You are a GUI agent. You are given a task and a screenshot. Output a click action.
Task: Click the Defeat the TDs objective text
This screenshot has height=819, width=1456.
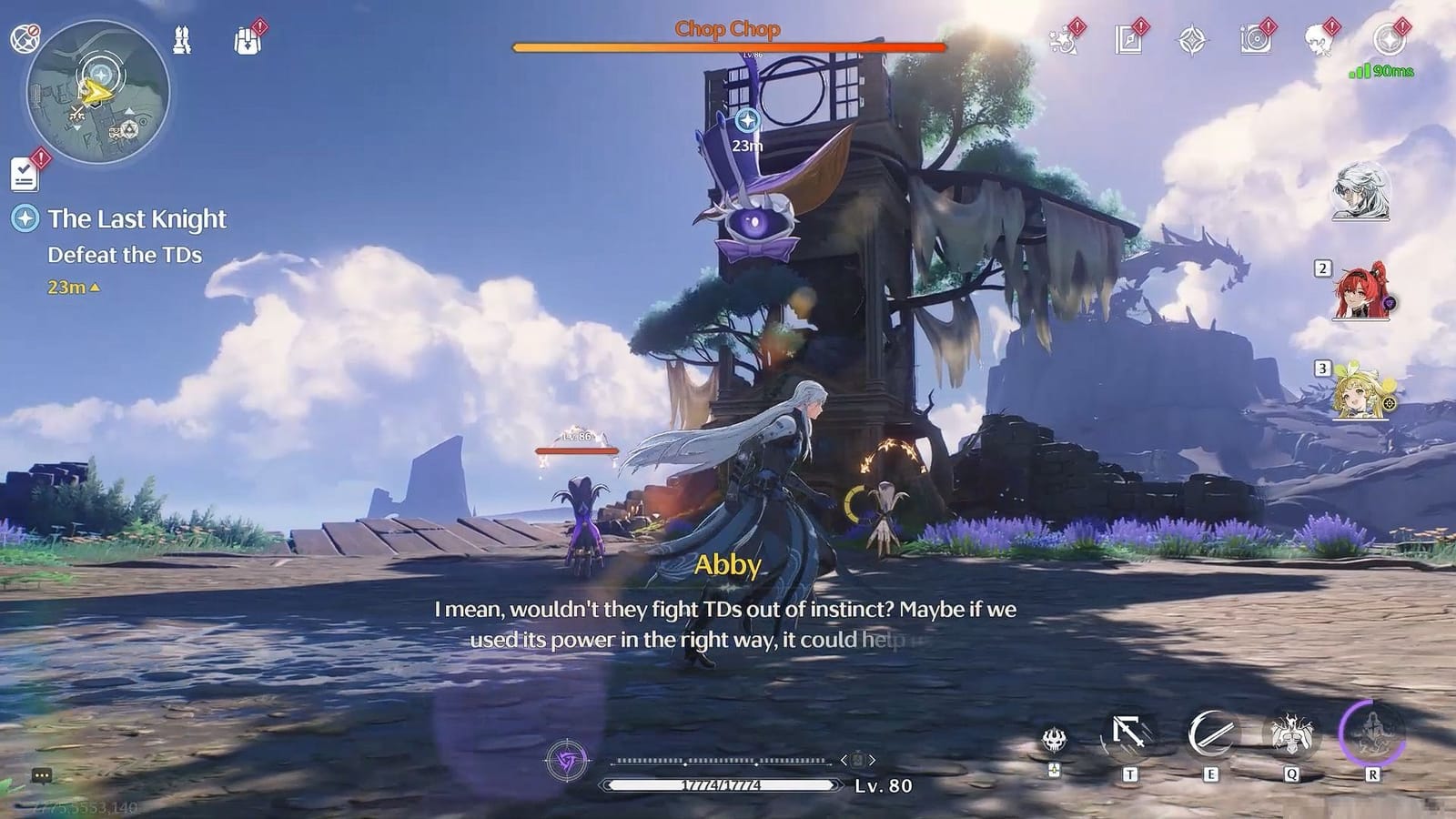click(x=123, y=256)
